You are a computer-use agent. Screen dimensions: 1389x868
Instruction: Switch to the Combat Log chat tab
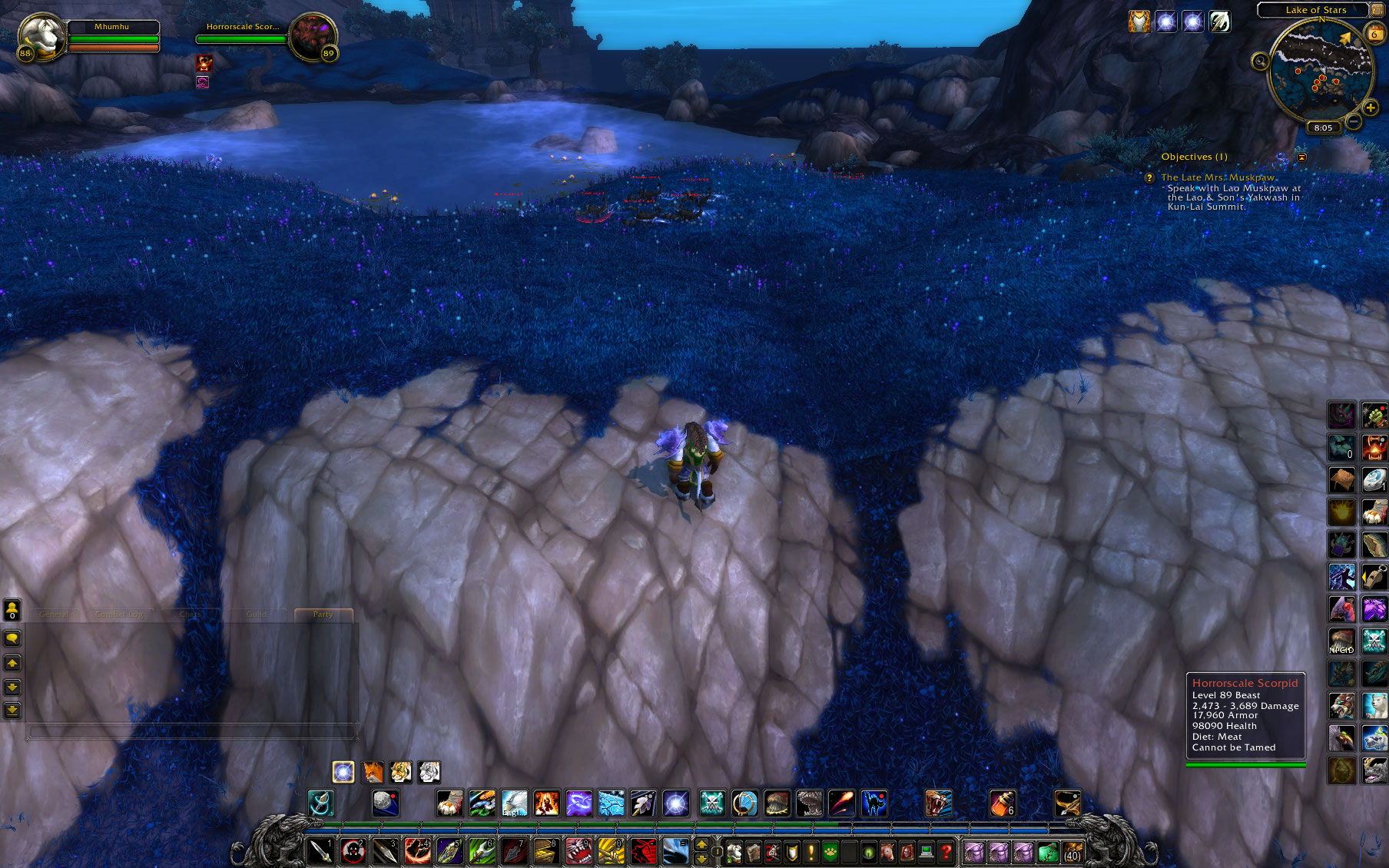click(121, 615)
